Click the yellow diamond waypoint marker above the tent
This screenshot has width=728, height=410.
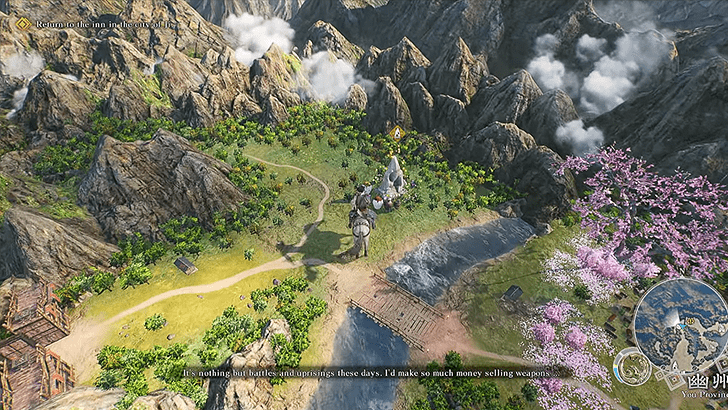point(397,132)
